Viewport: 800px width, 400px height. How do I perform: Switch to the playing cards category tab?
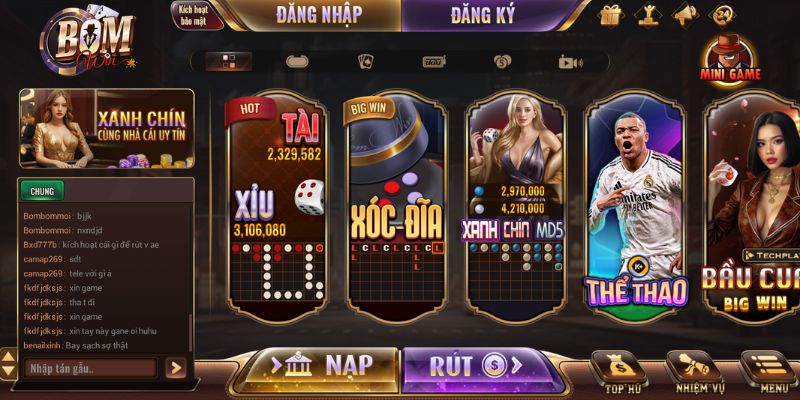(x=366, y=62)
